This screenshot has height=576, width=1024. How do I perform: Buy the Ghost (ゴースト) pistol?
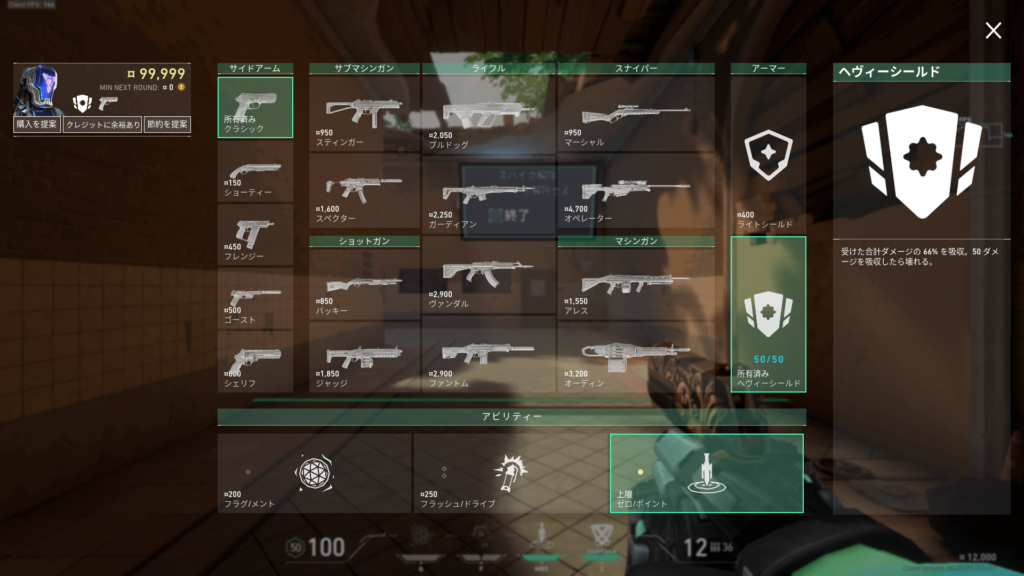click(x=256, y=298)
